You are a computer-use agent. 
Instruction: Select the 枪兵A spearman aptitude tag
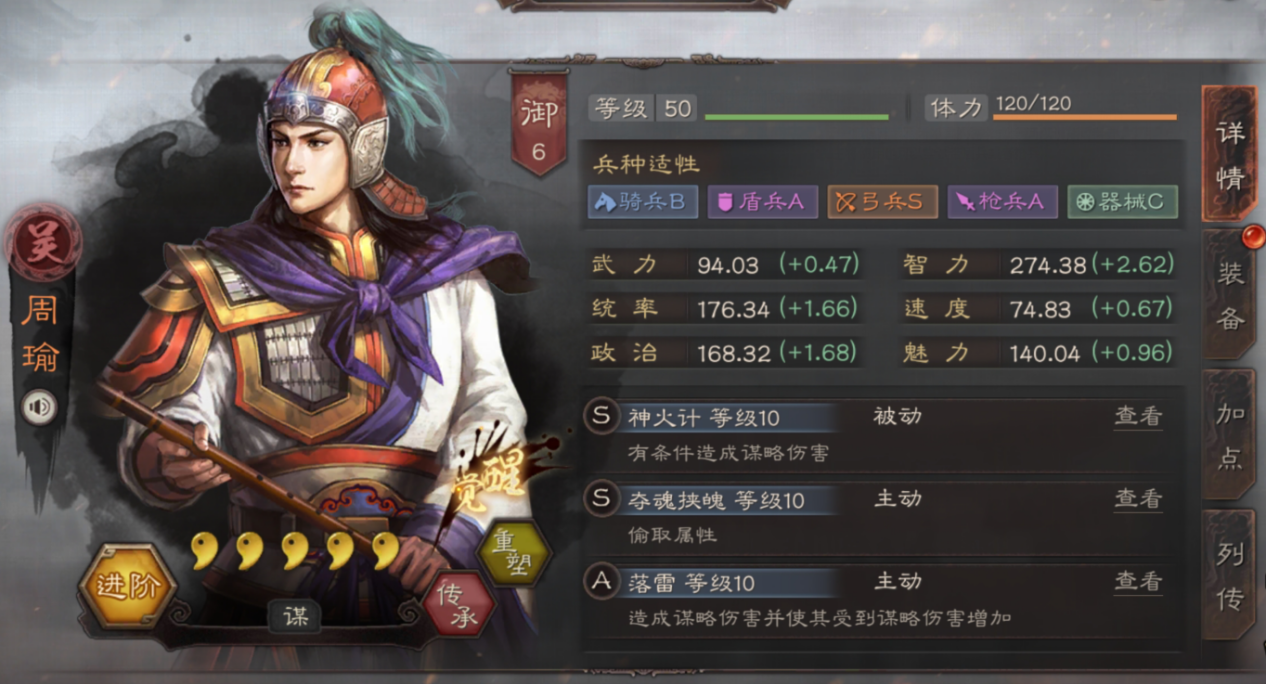[1002, 202]
